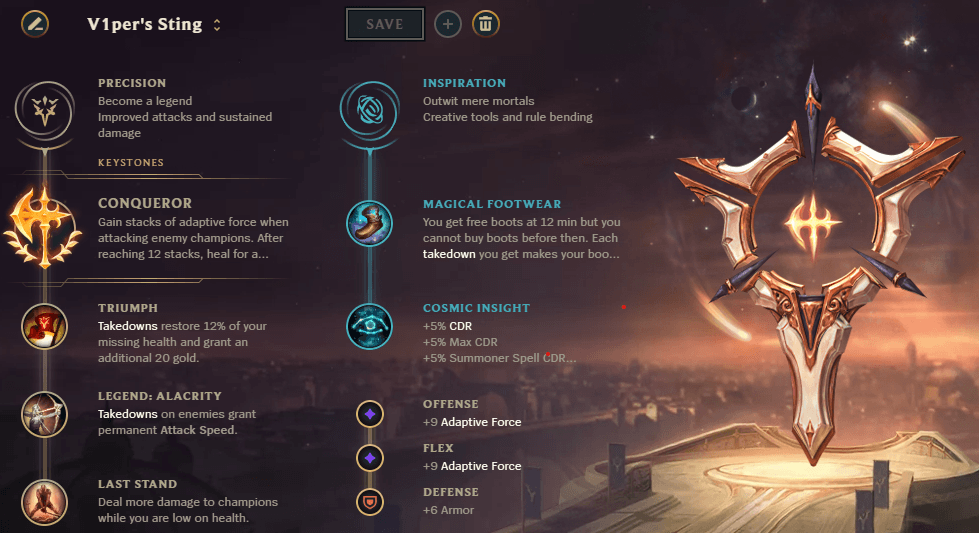Click the pencil edit rune page button
This screenshot has width=979, height=533.
(35, 24)
